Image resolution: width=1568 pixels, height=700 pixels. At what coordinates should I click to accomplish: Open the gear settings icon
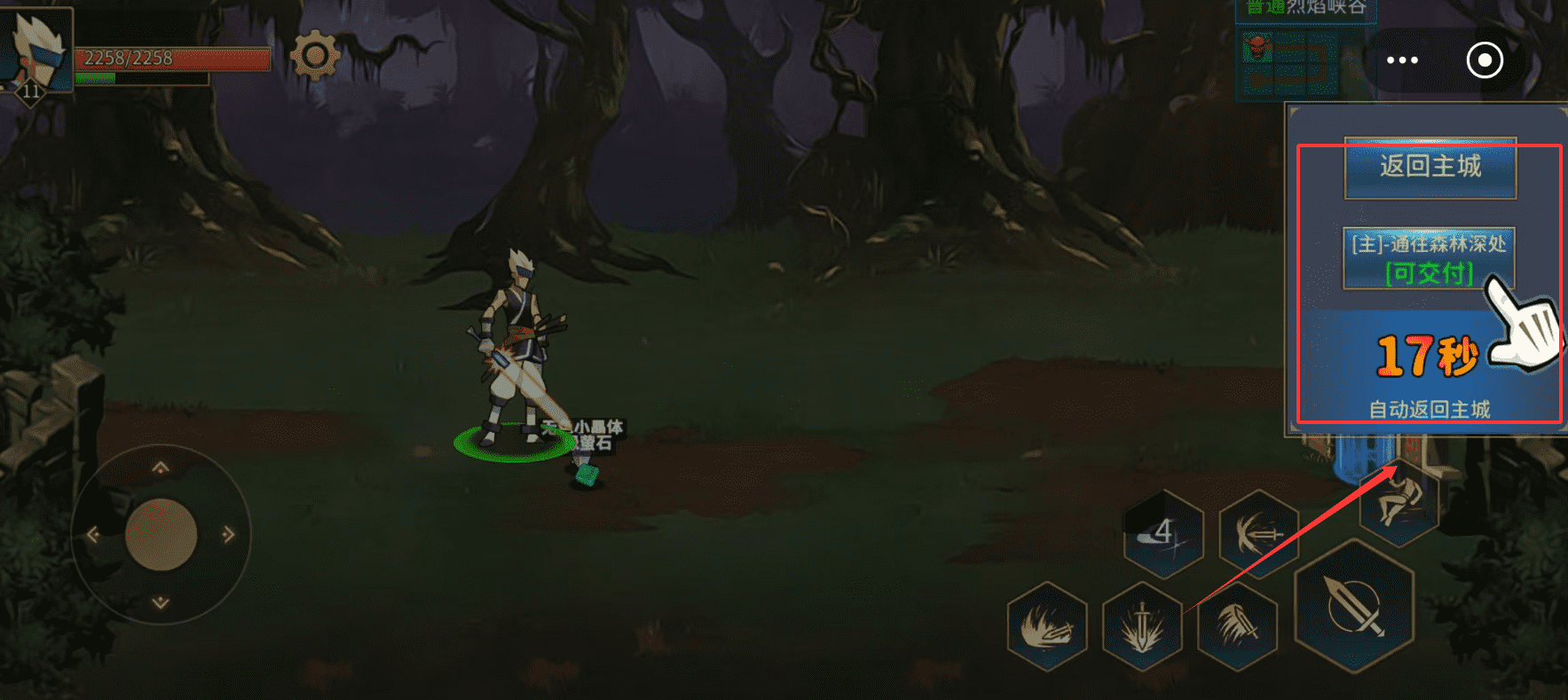(x=314, y=56)
